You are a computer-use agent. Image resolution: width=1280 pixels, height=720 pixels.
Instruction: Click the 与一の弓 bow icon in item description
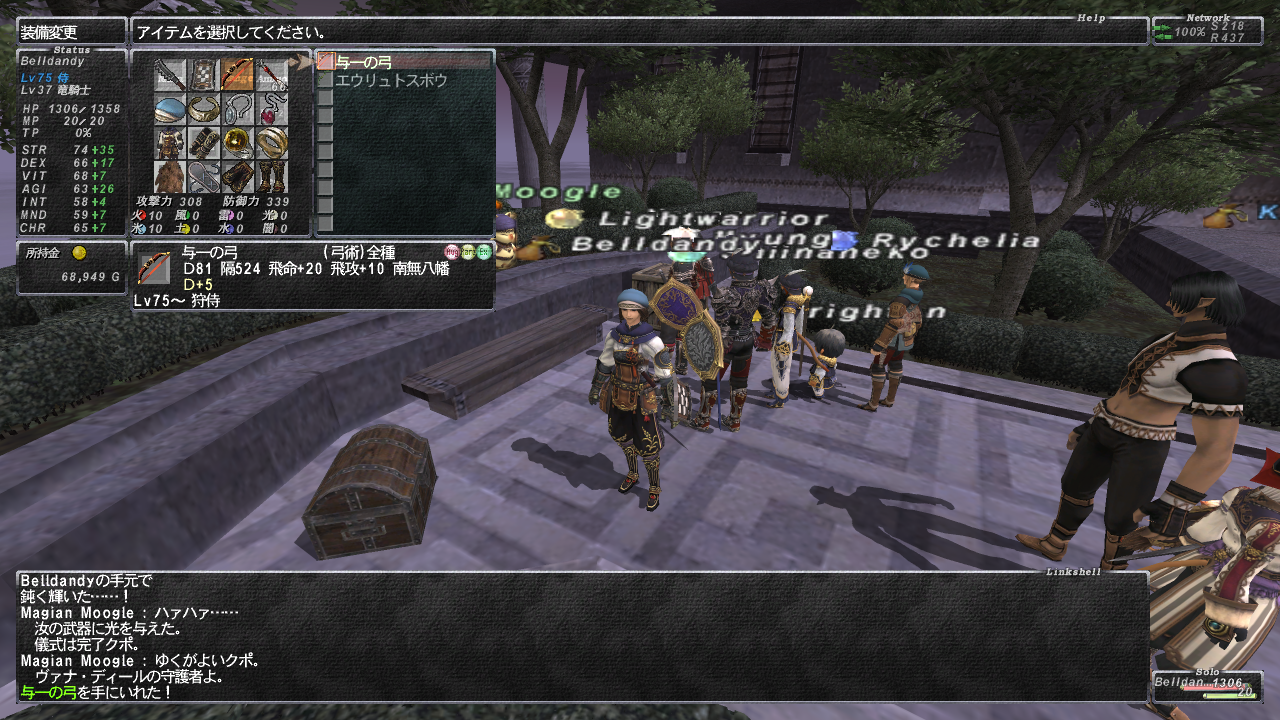click(154, 267)
